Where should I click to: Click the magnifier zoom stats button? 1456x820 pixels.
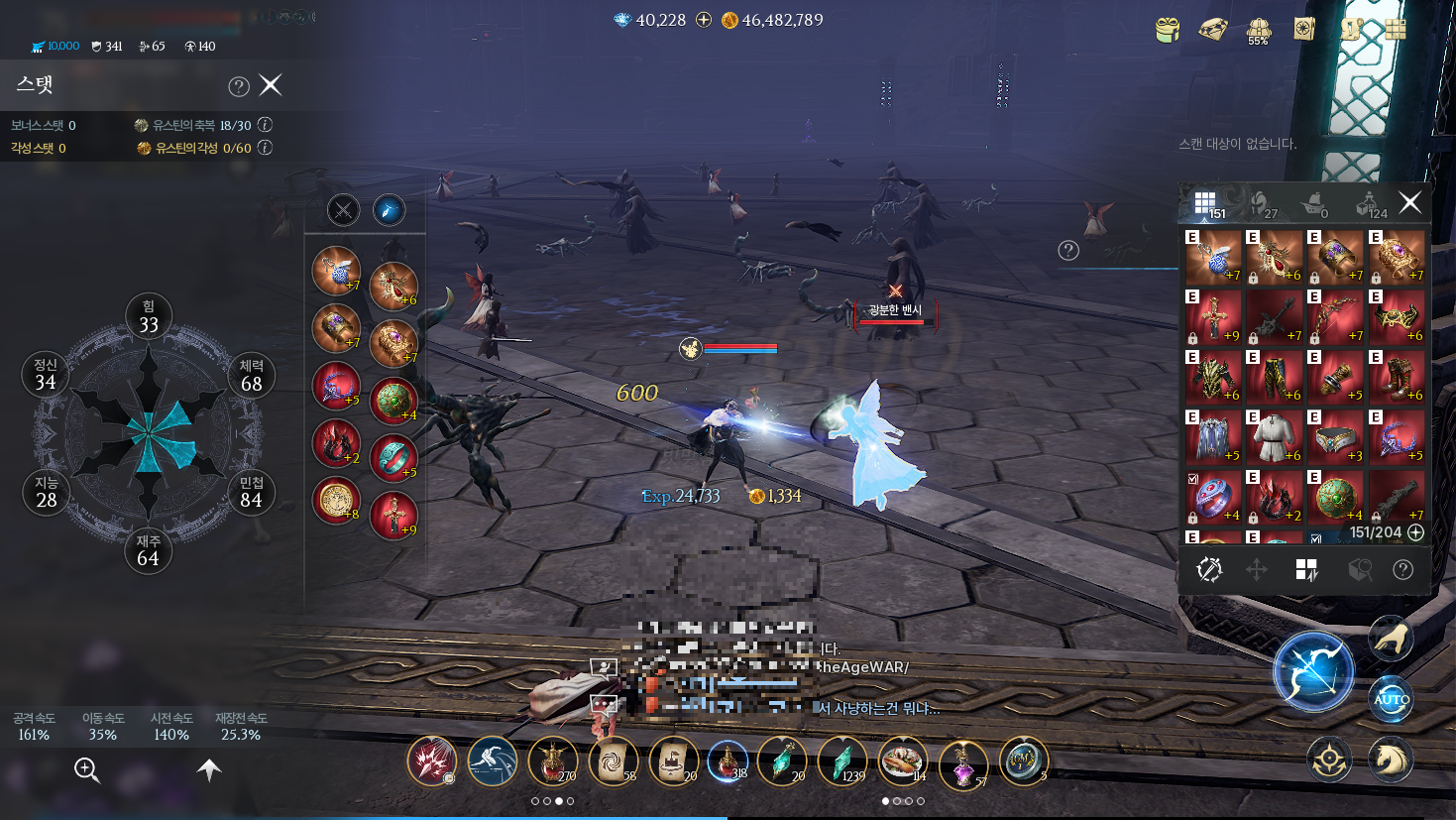(86, 769)
